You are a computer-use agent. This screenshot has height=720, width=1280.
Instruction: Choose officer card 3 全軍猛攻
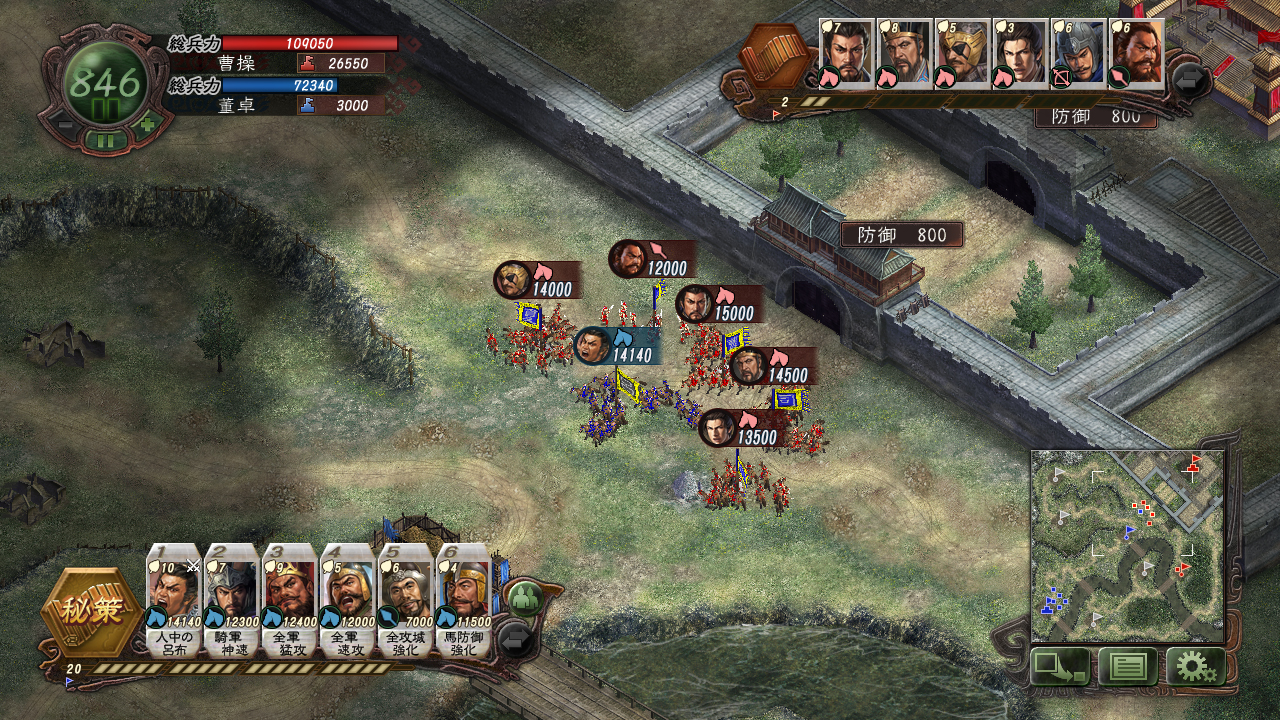pos(290,600)
